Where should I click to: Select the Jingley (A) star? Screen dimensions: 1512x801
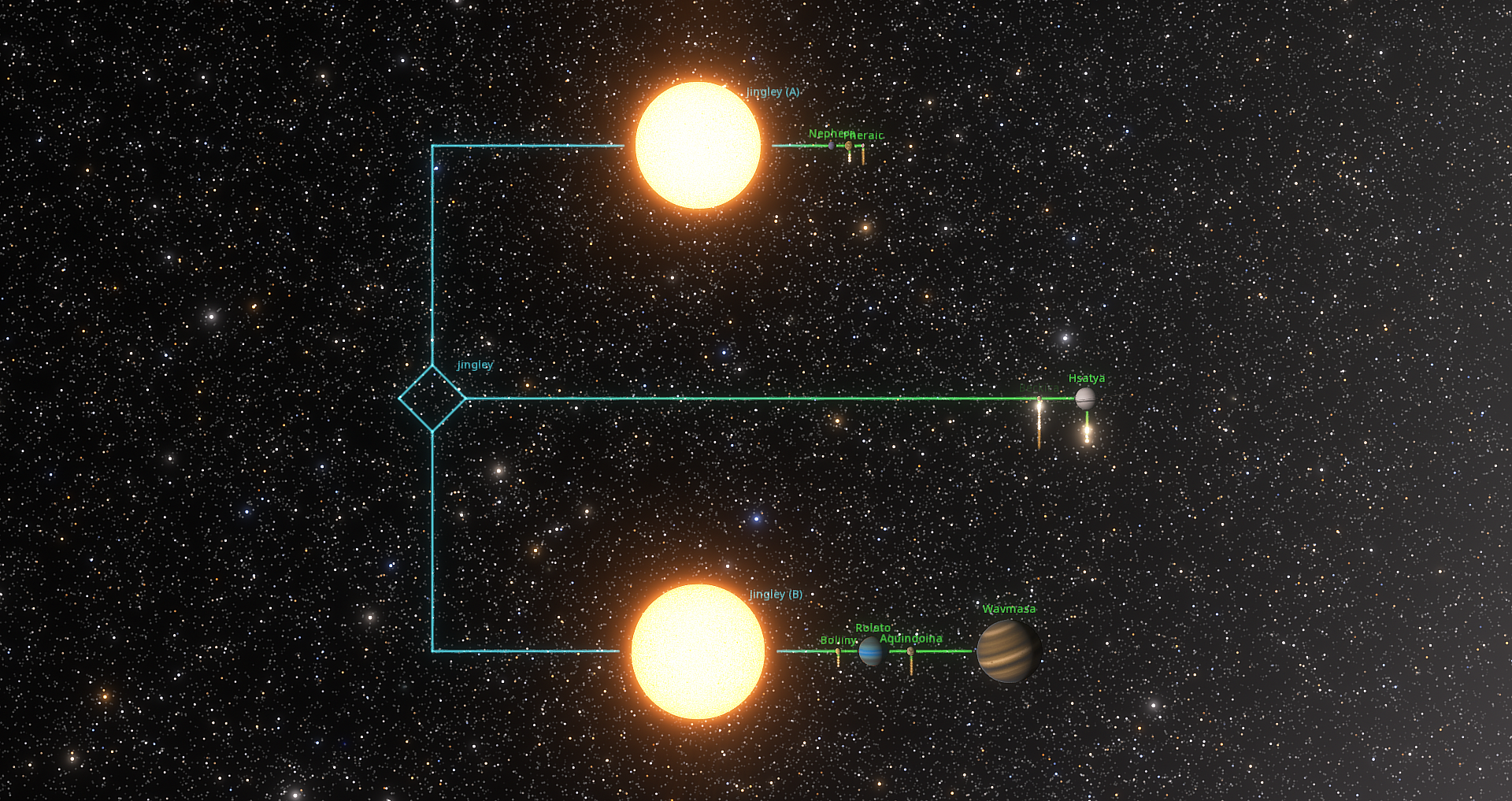pyautogui.click(x=698, y=145)
